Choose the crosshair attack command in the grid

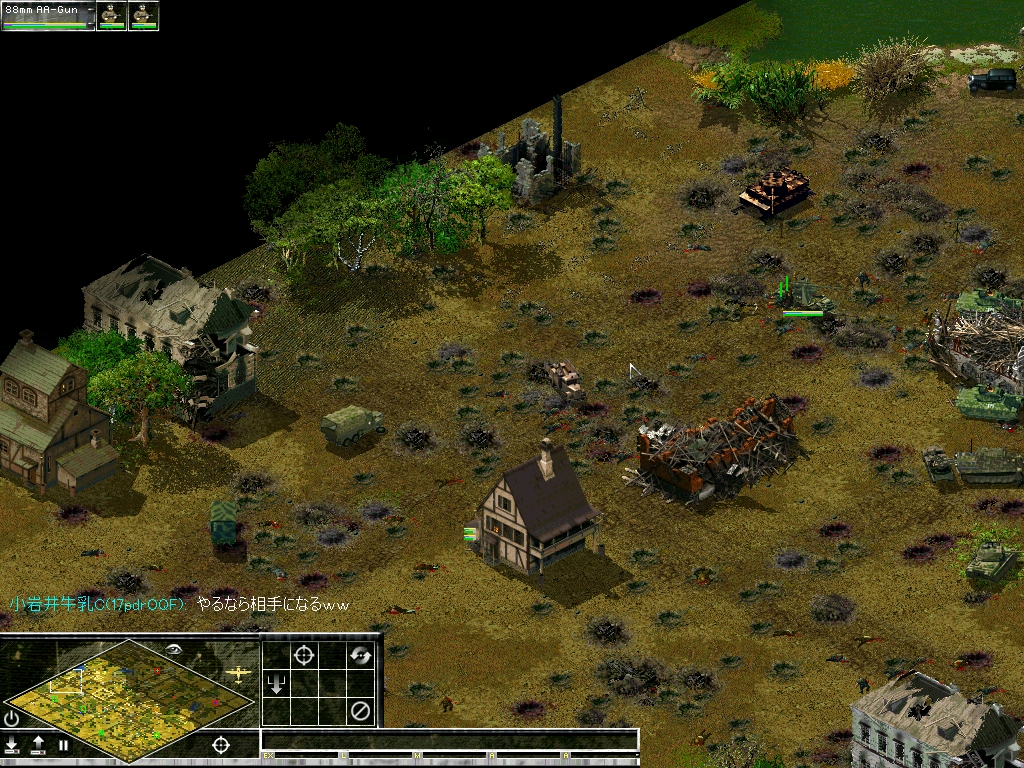click(304, 655)
